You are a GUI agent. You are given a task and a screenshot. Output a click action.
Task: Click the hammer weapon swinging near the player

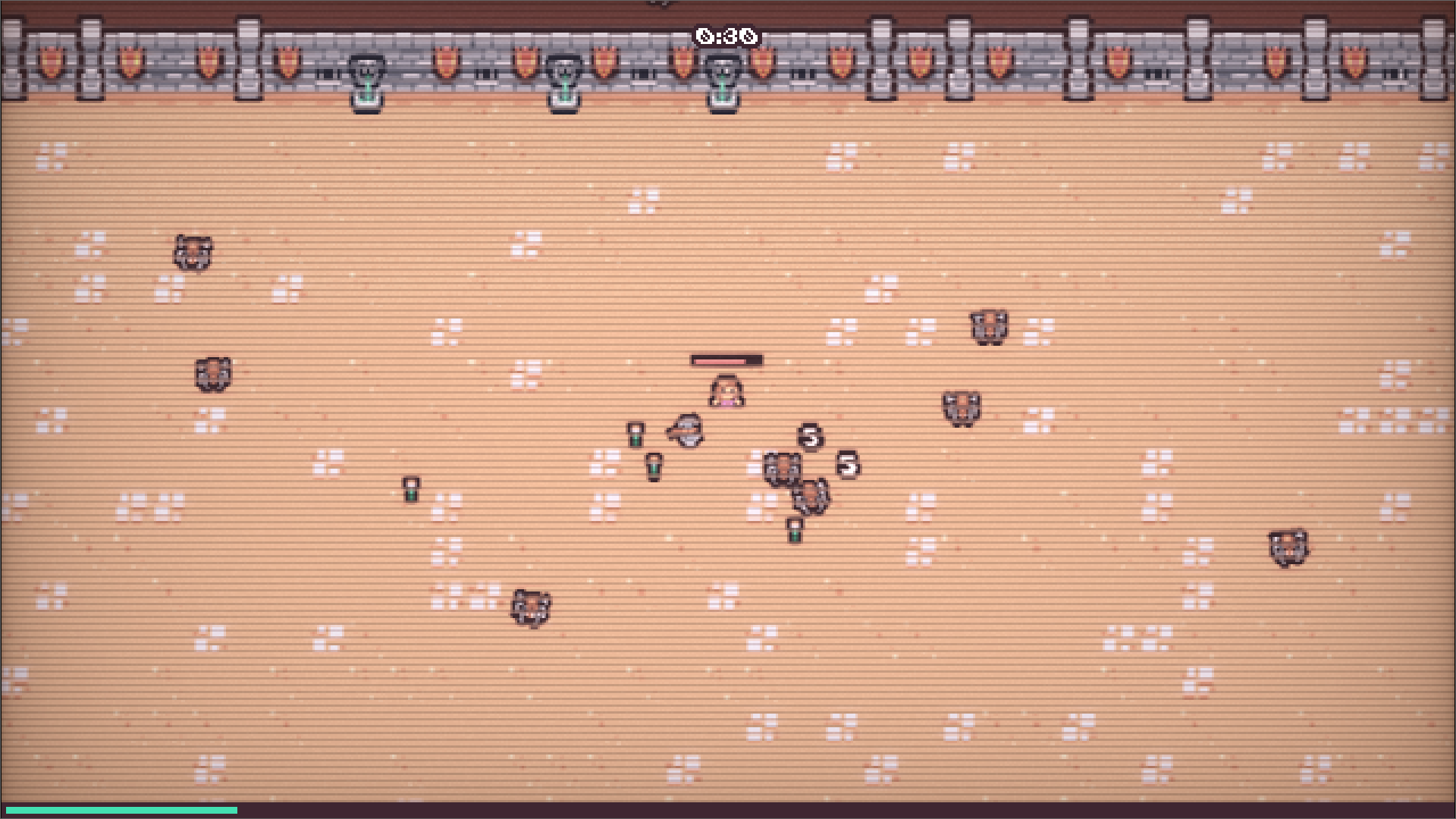pyautogui.click(x=683, y=429)
